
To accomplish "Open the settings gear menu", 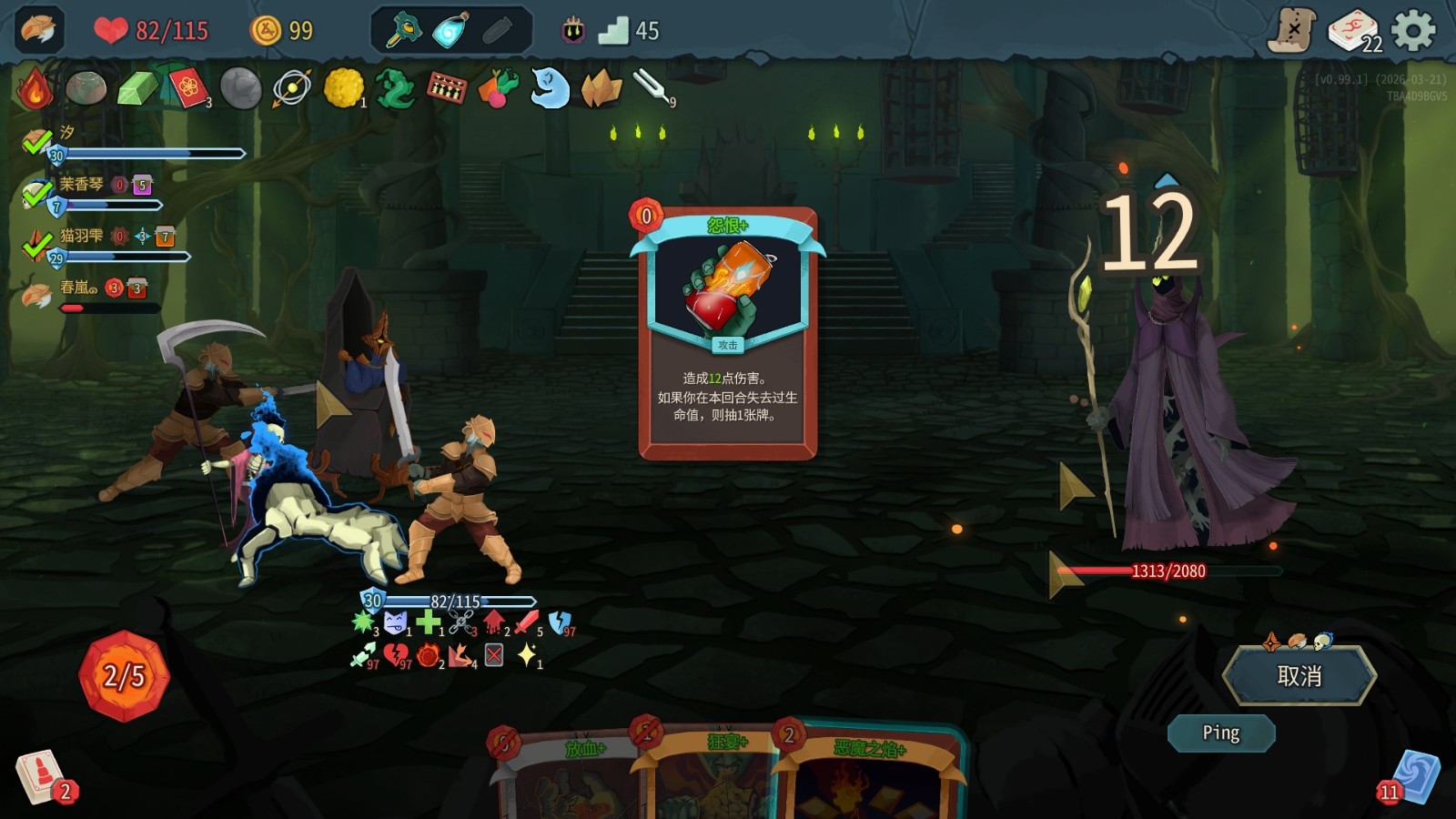I will (x=1413, y=31).
